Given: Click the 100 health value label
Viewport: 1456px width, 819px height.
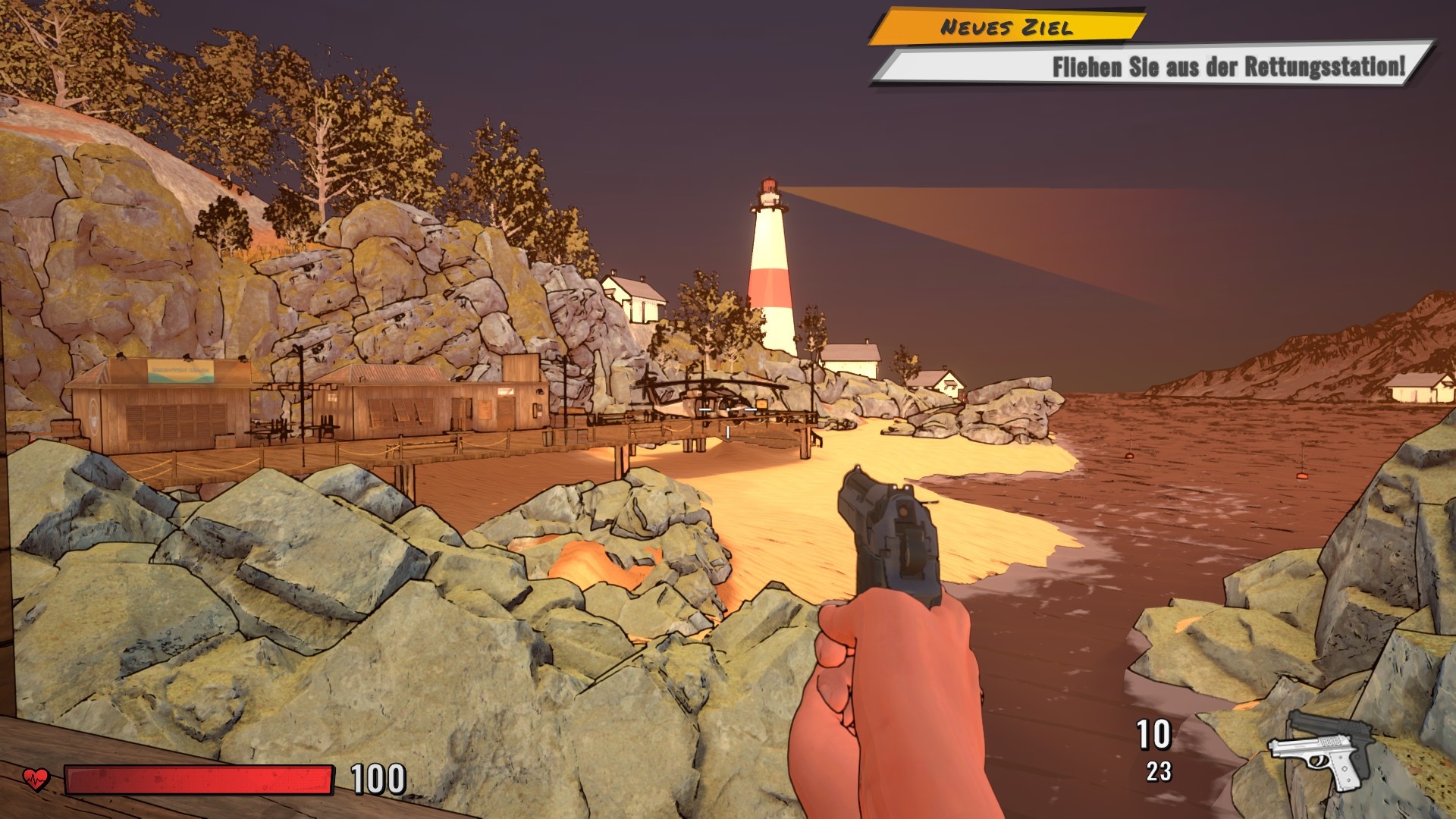Looking at the screenshot, I should point(378,777).
